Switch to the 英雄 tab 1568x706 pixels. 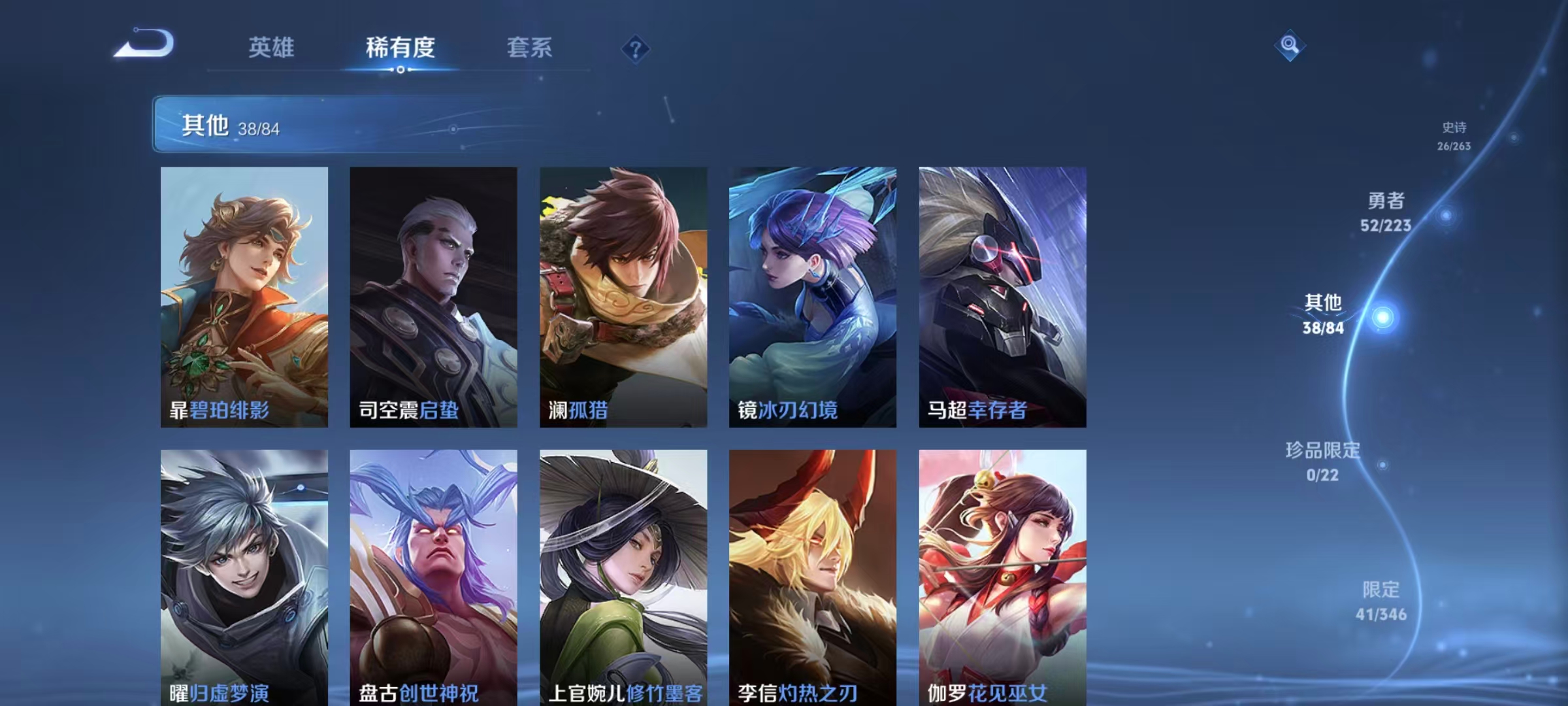coord(271,48)
